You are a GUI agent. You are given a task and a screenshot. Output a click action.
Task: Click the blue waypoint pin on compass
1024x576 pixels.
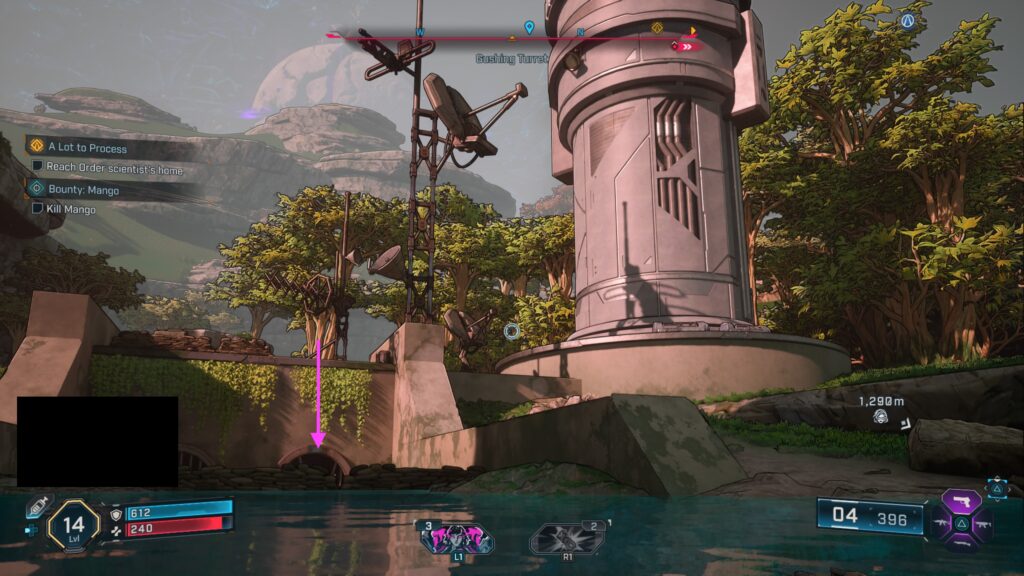529,28
